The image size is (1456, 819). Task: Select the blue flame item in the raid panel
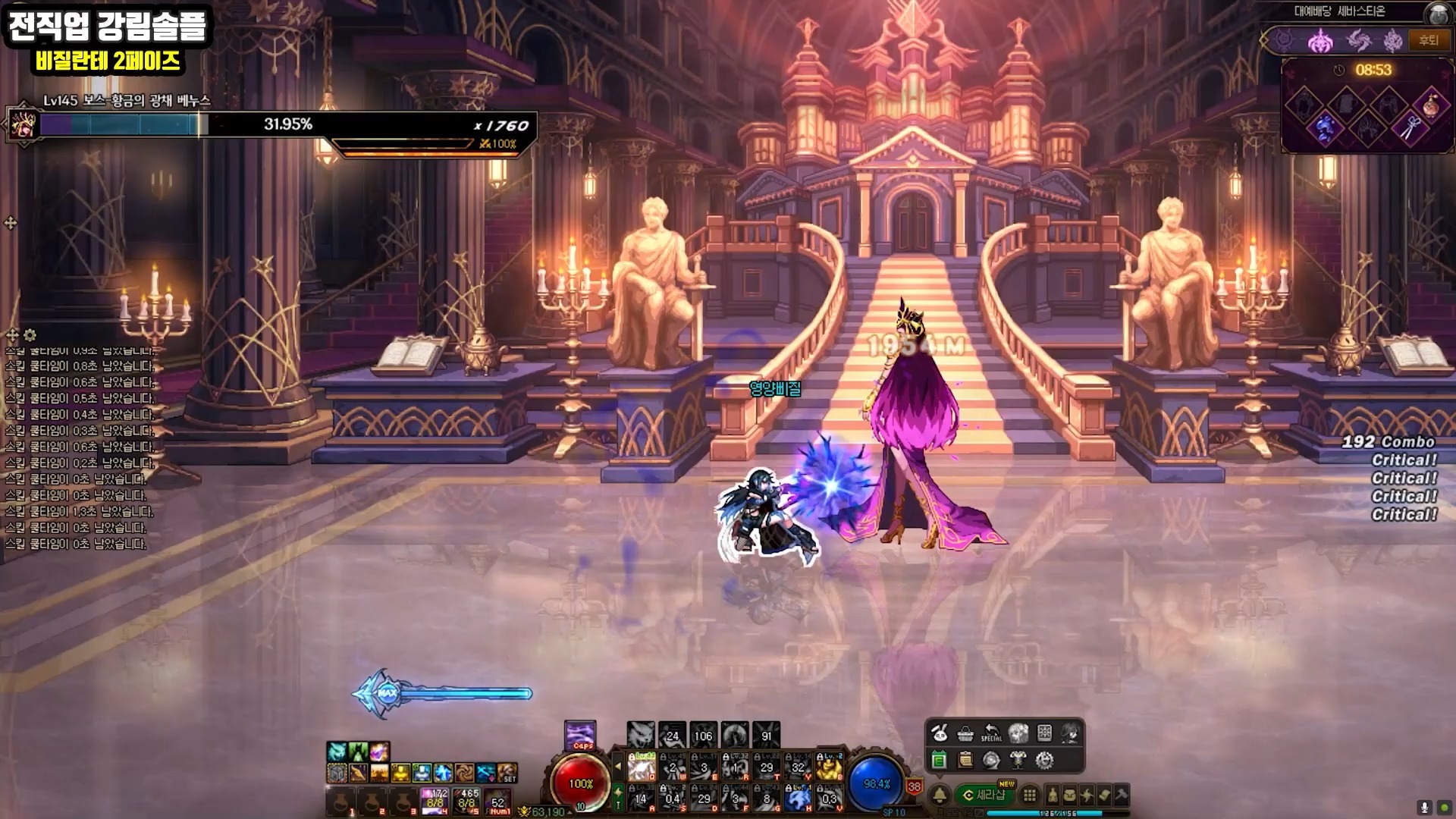pos(1324,127)
